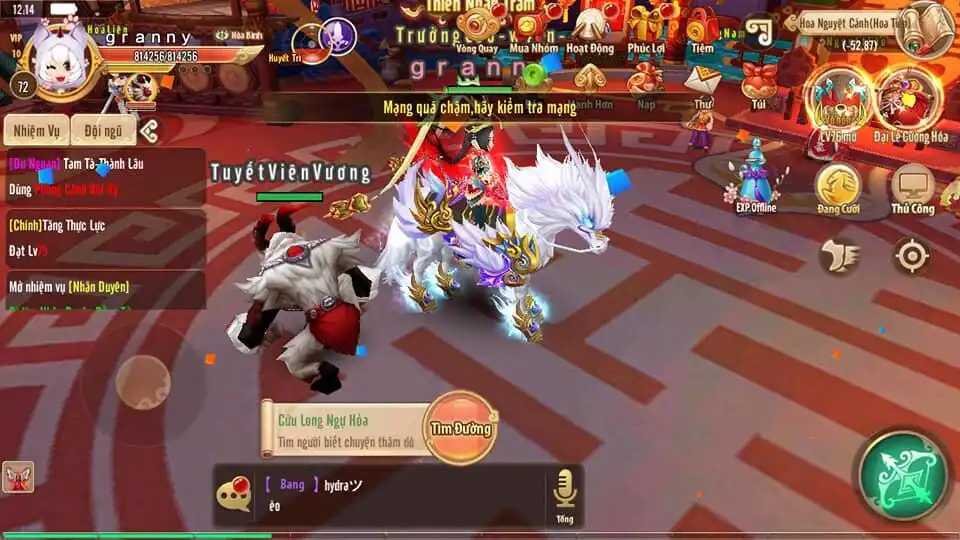960x540 pixels.
Task: Open the chat bubble icon
Action: 235,493
